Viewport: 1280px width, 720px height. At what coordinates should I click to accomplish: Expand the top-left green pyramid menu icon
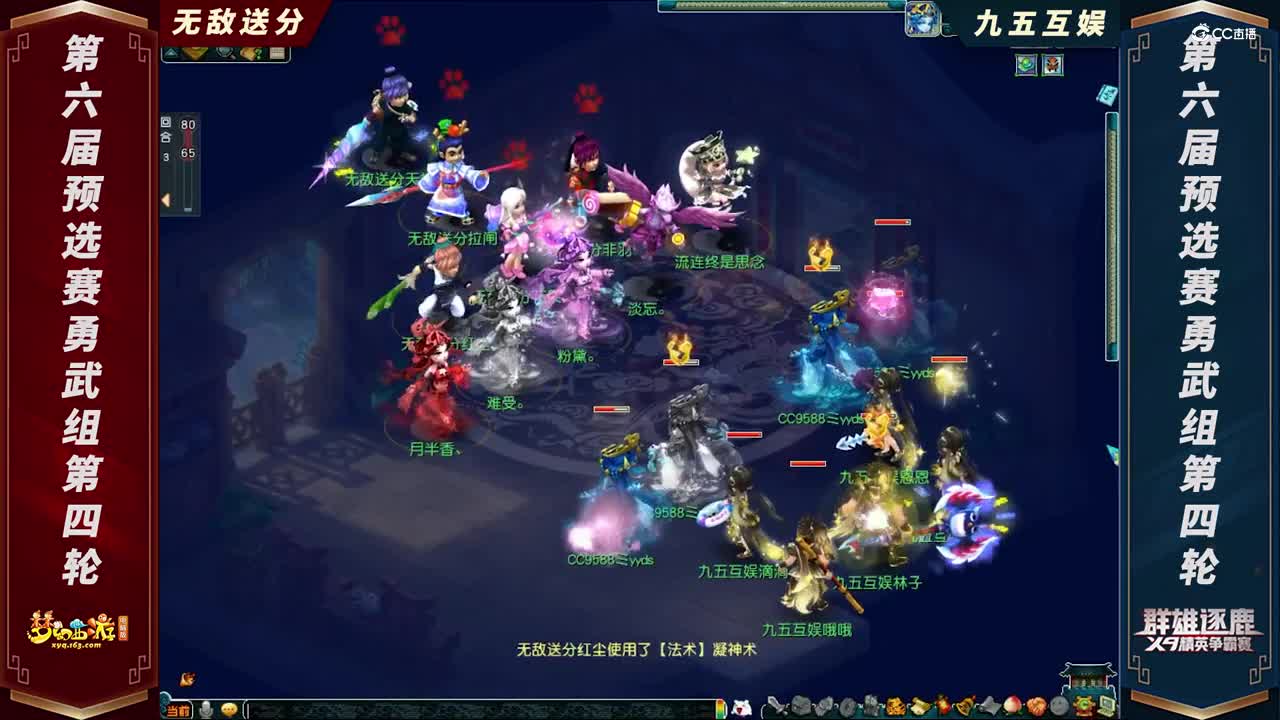pyautogui.click(x=170, y=51)
